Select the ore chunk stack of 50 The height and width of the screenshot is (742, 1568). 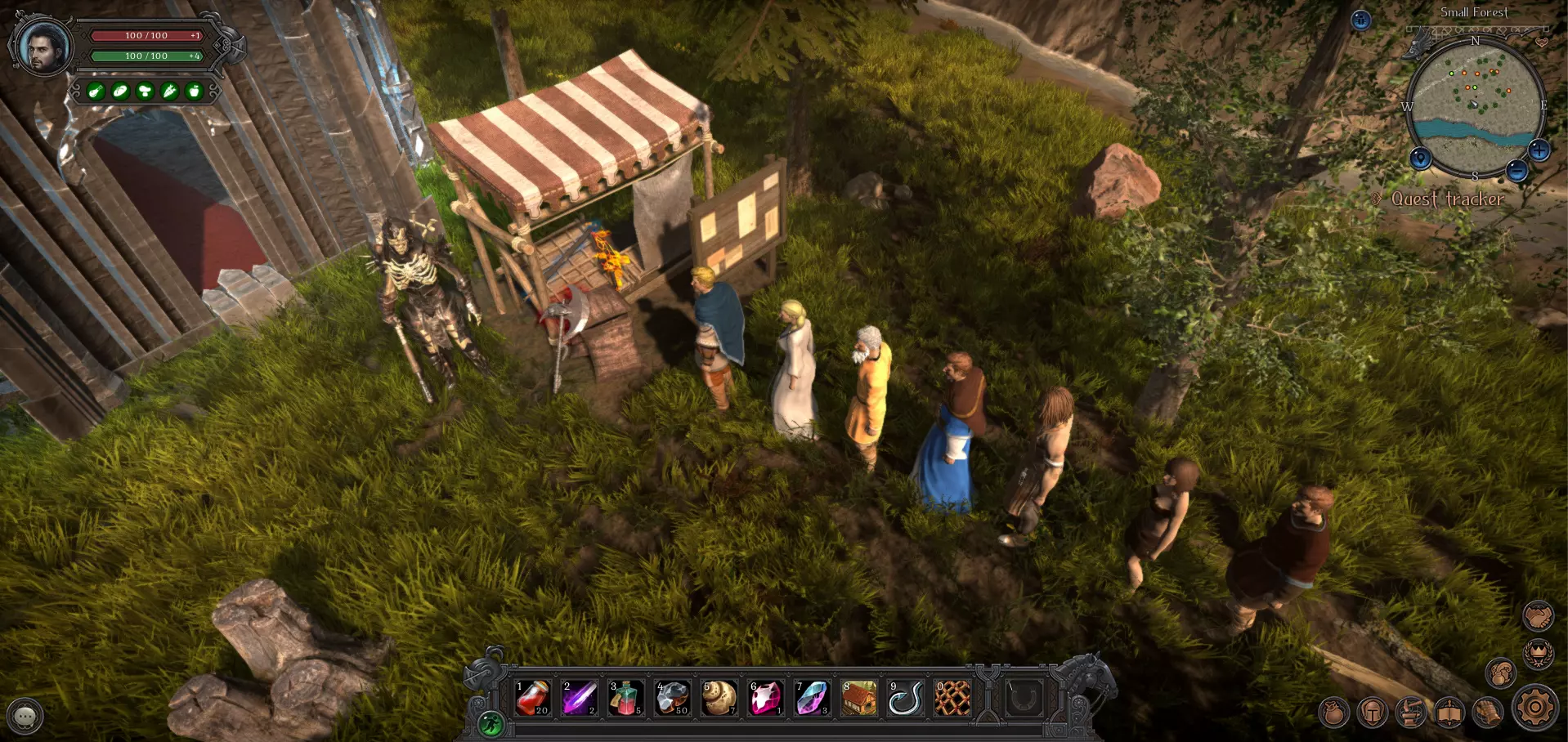click(672, 699)
